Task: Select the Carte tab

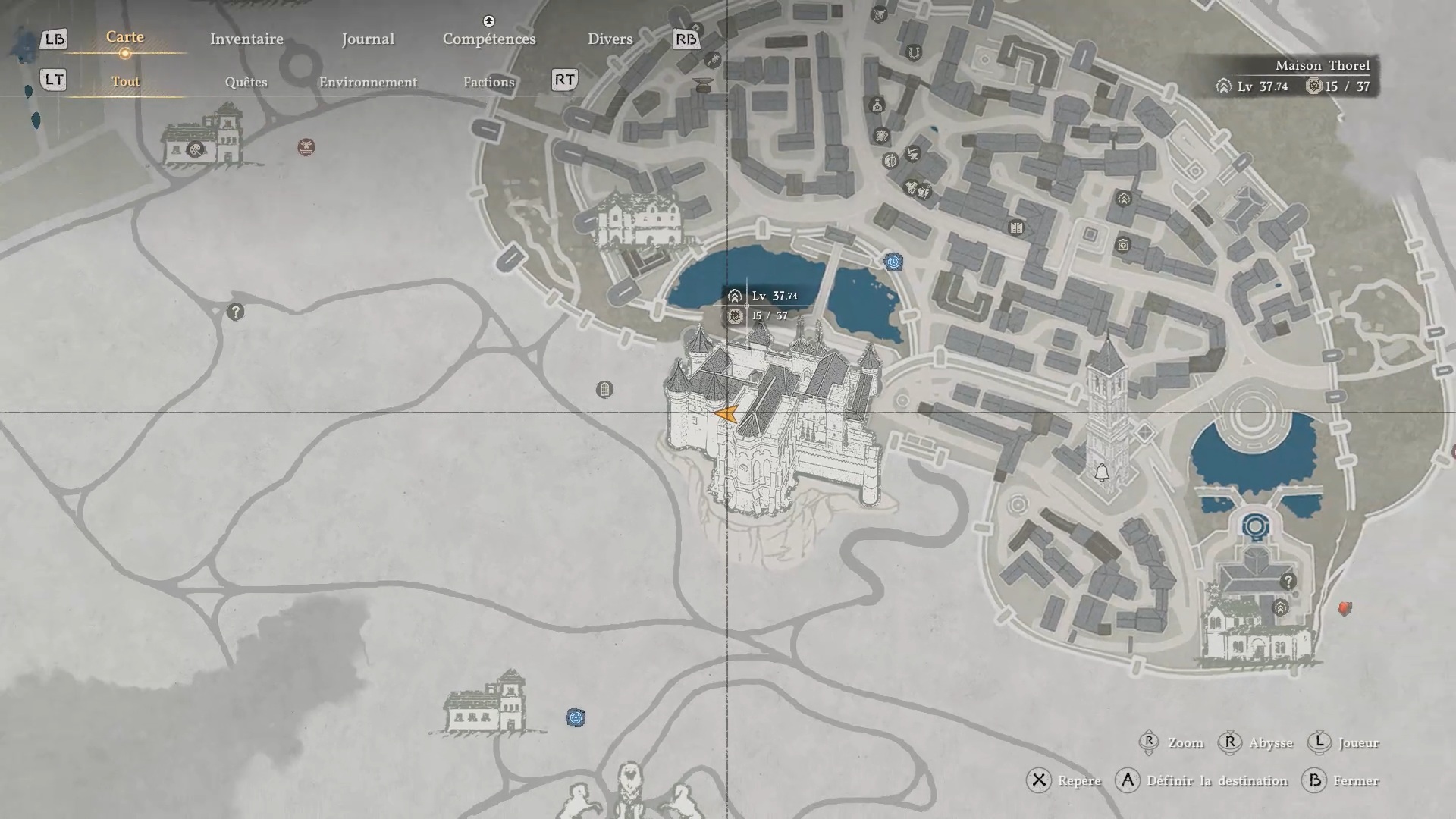Action: coord(125,37)
